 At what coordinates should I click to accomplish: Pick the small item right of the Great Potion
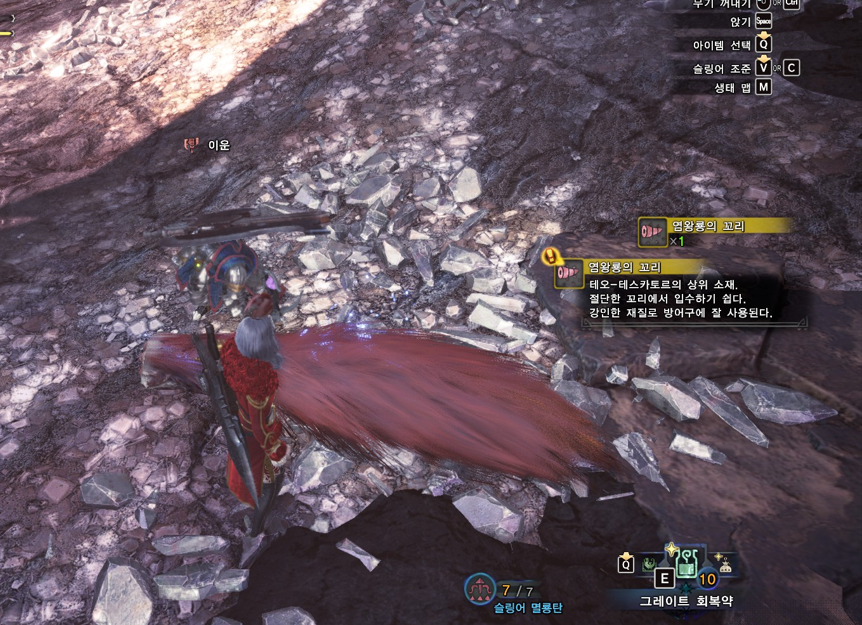(x=725, y=564)
